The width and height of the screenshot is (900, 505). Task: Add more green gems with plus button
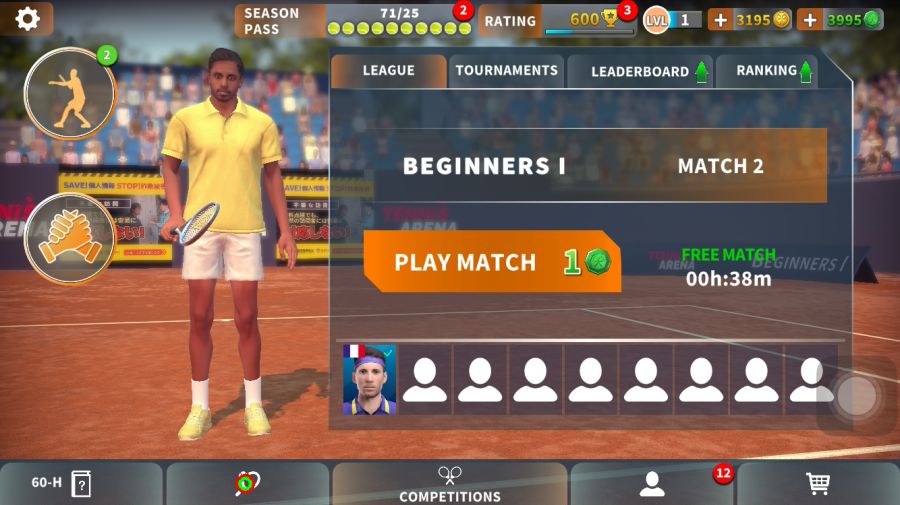click(809, 20)
